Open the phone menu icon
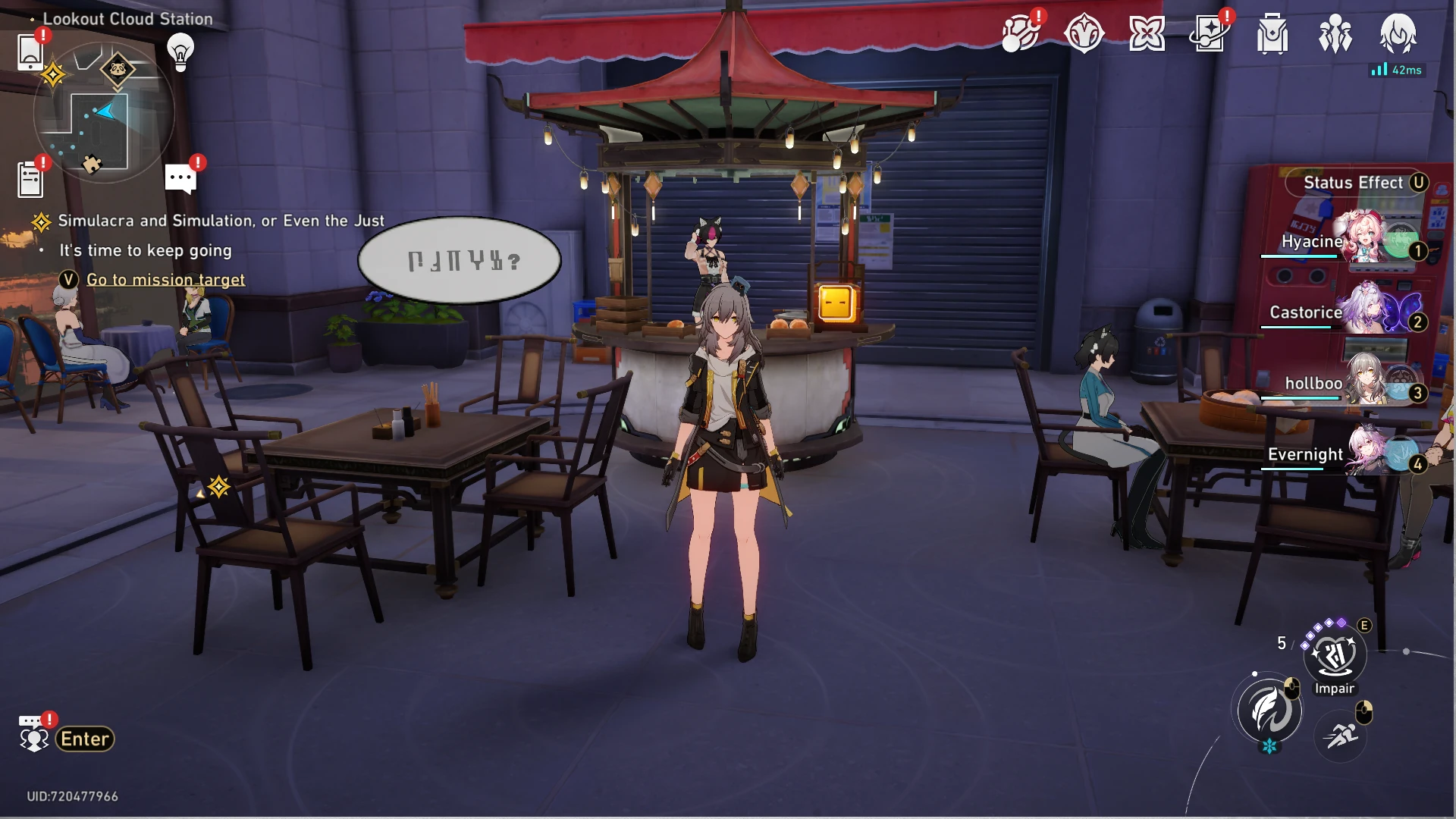The height and width of the screenshot is (819, 1456). click(x=30, y=52)
